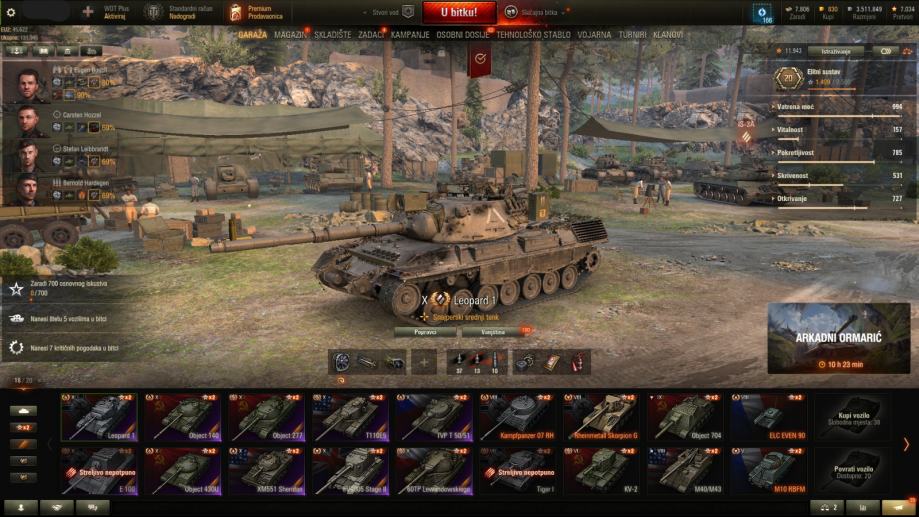
Task: Click the Kupi vozilo slot
Action: coord(857,417)
